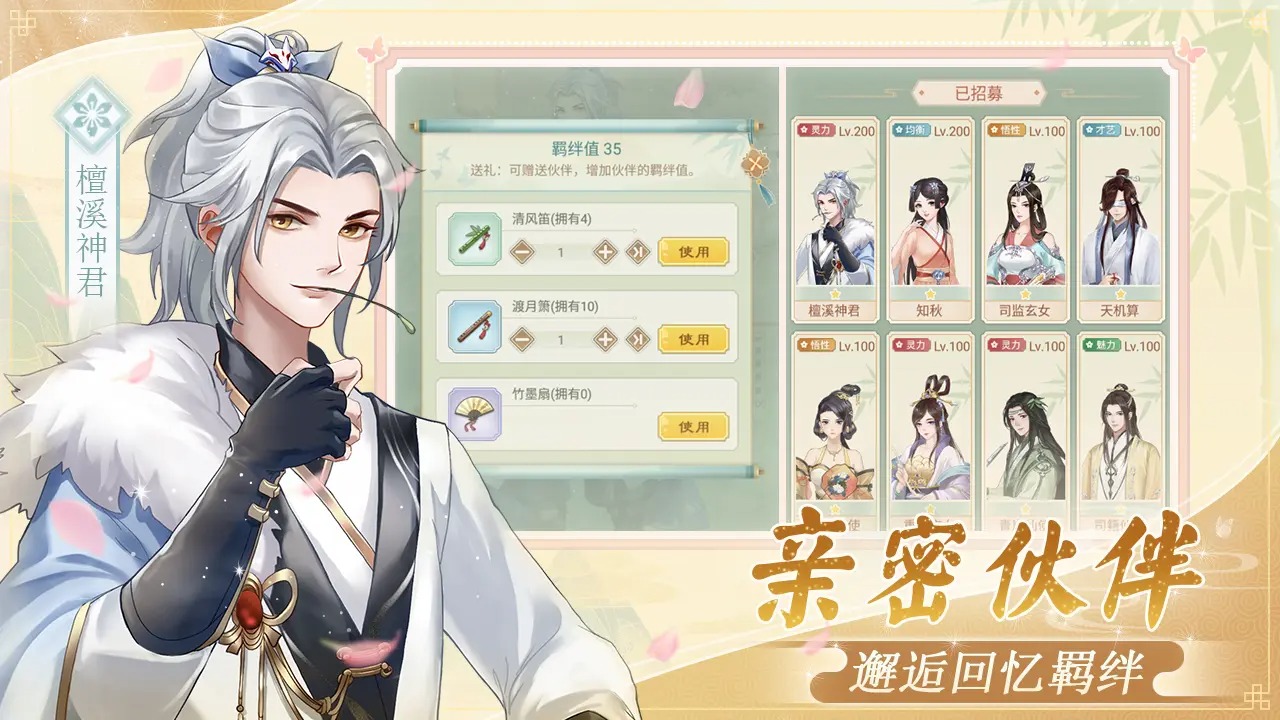
Task: Decrease 清风笛 quantity with the minus button
Action: coord(521,252)
